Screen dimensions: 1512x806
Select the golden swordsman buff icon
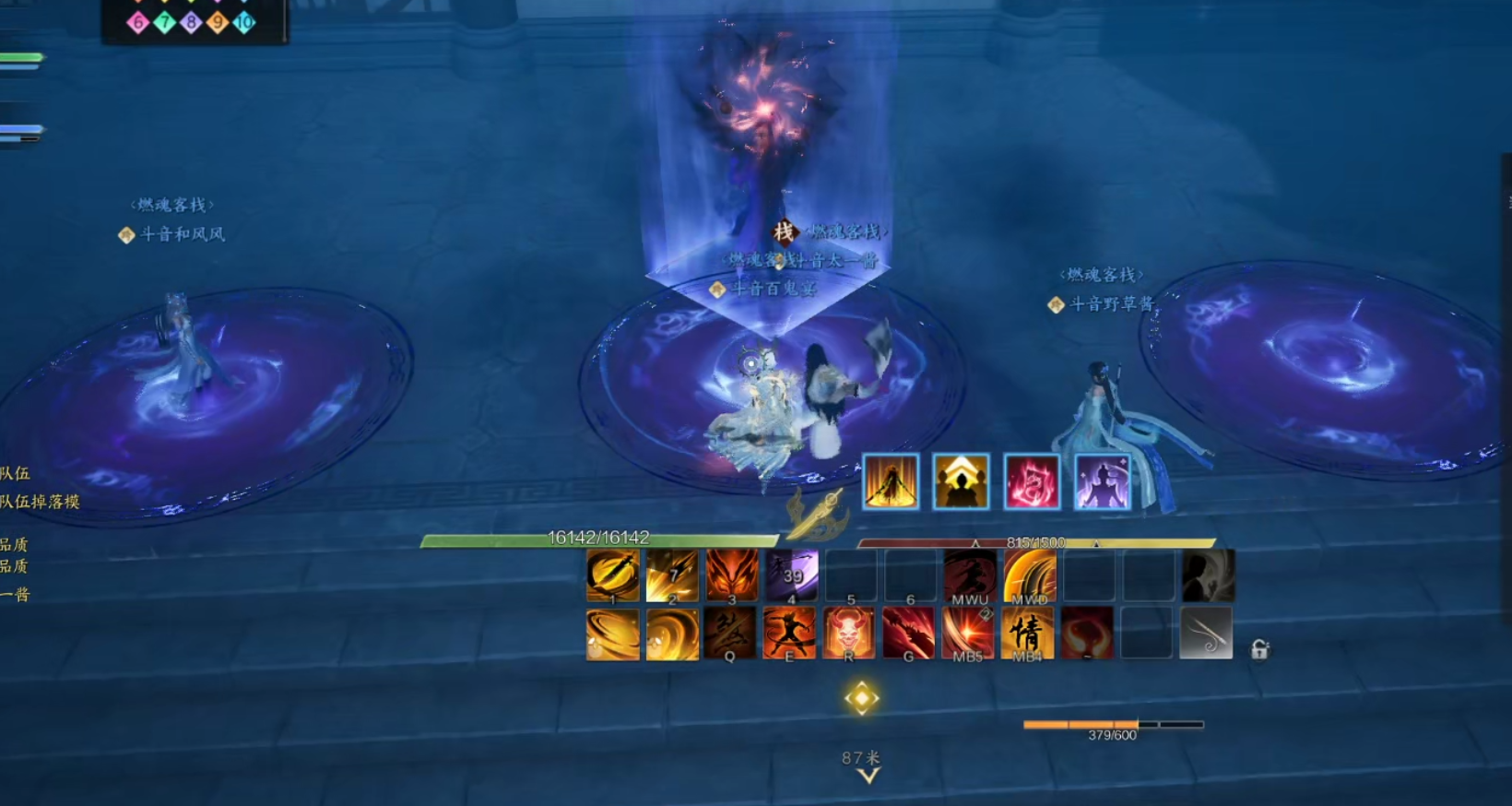click(891, 481)
